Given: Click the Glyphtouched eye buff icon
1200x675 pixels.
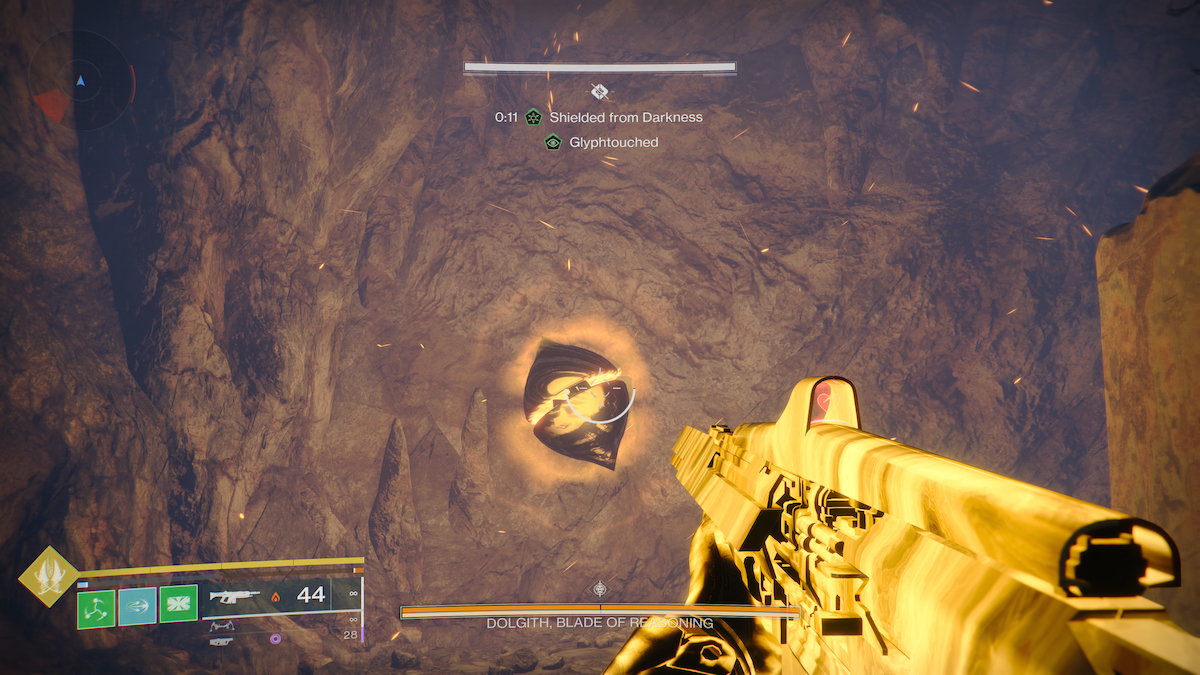Looking at the screenshot, I should coord(552,142).
